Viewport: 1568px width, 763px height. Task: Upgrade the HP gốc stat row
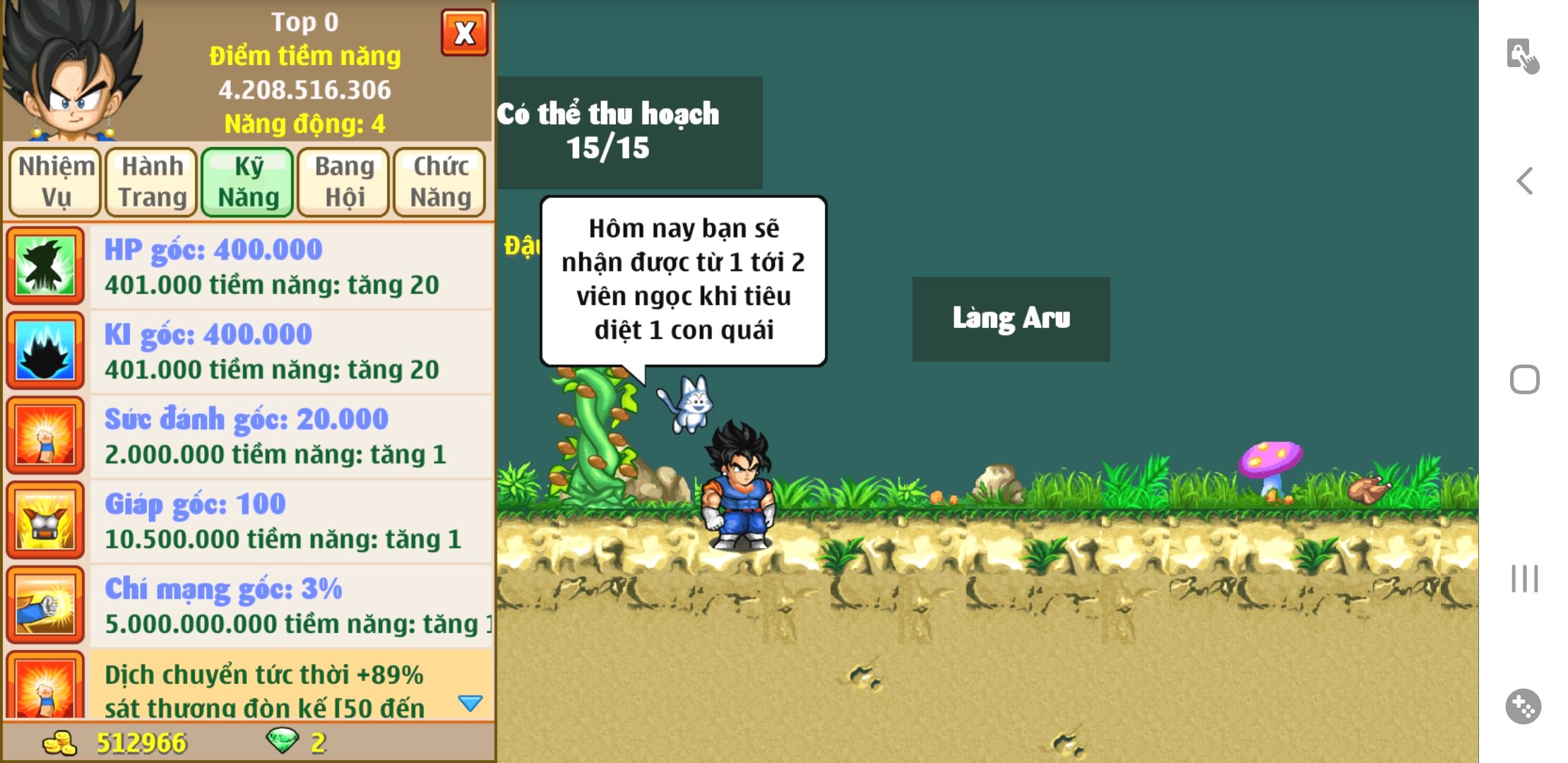click(x=290, y=266)
